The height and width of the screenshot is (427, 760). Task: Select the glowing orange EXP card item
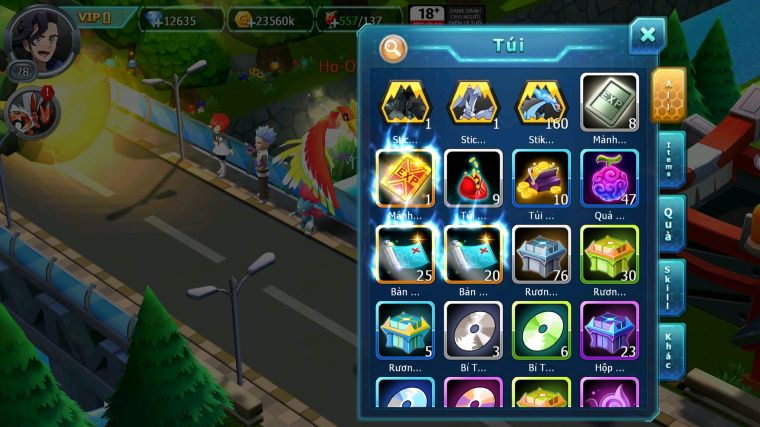pos(405,178)
